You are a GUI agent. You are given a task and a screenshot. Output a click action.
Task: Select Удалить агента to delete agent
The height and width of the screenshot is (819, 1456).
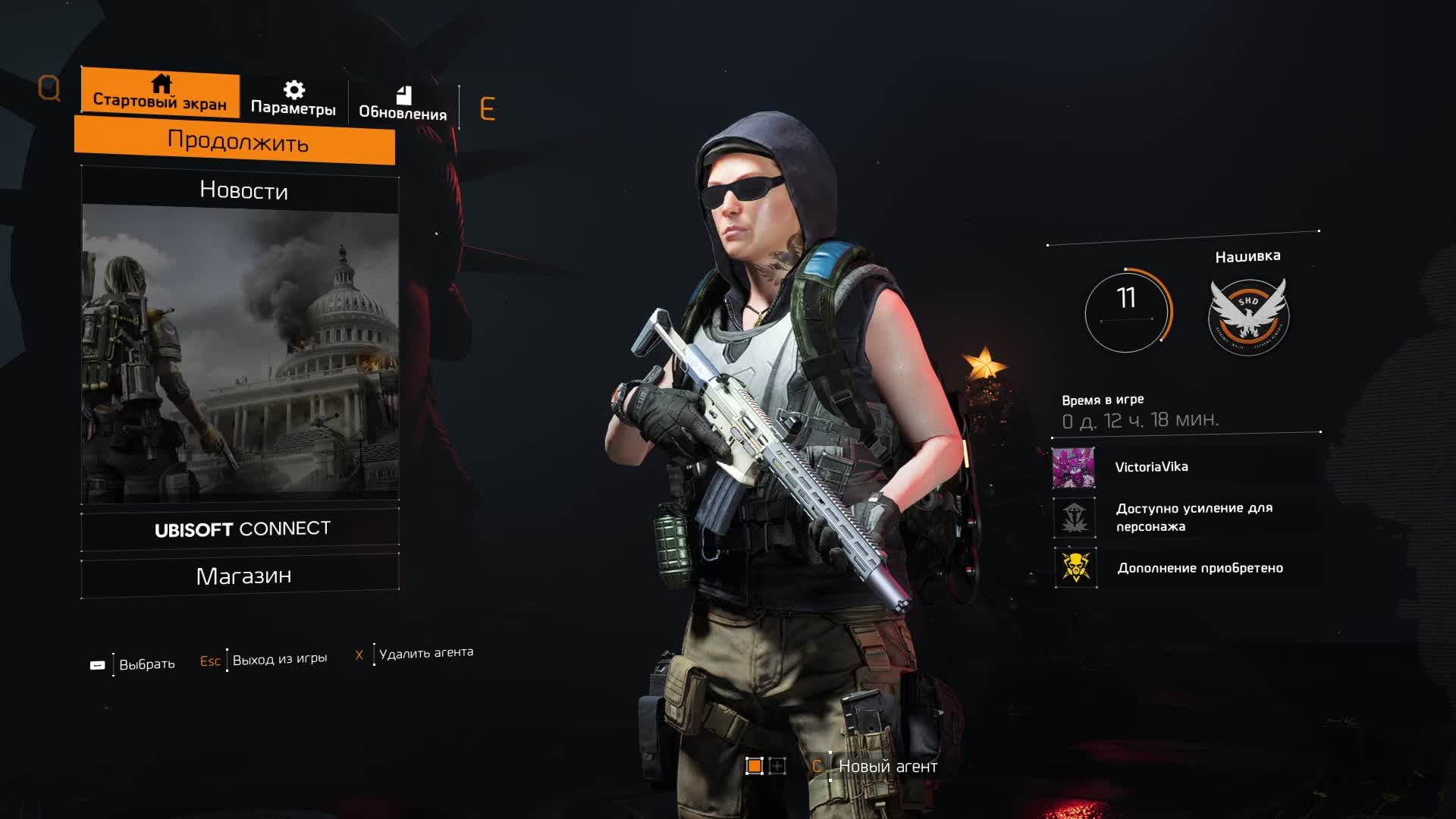[x=425, y=653]
